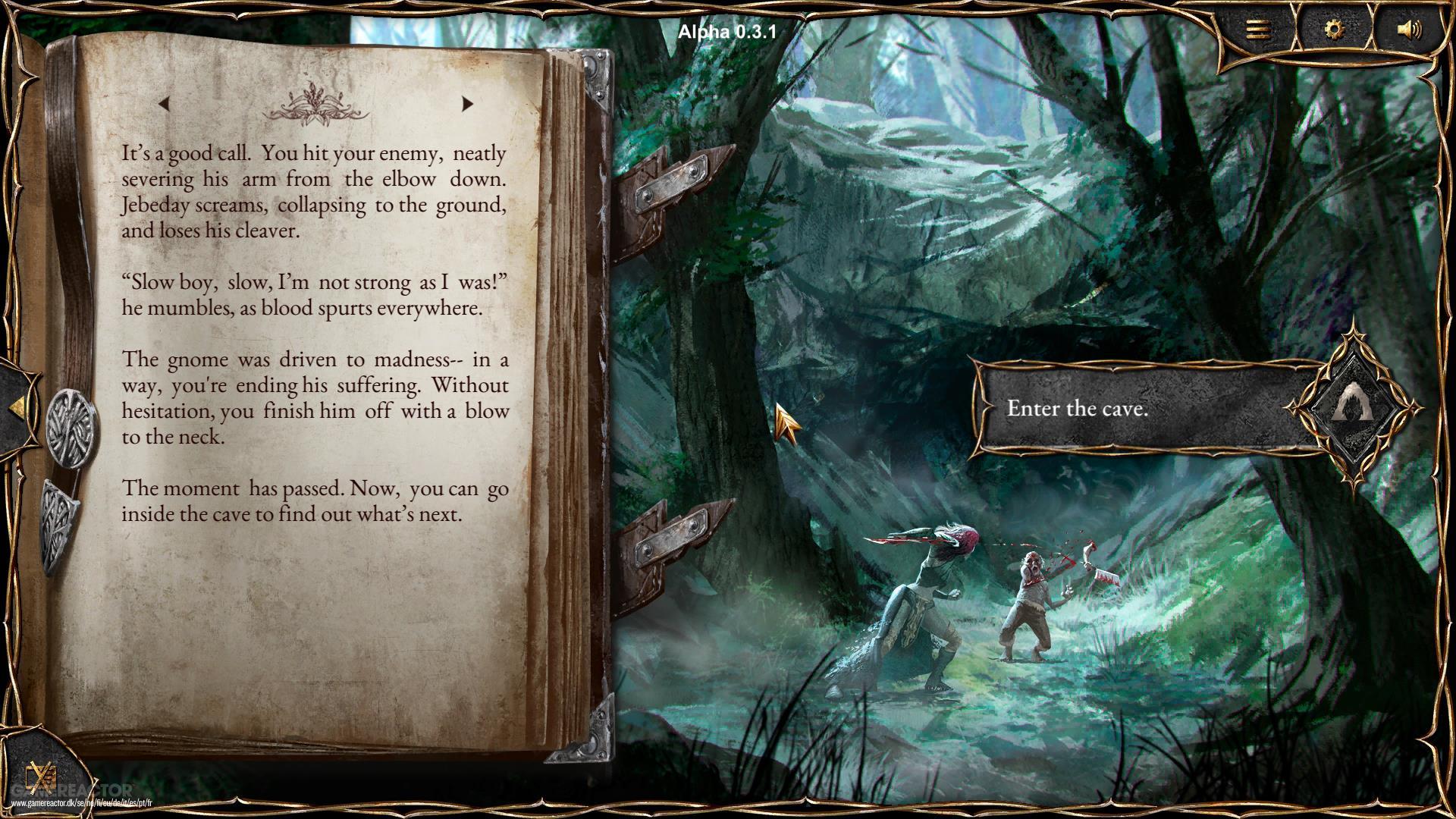Mute audio with the speaker icon

click(1409, 29)
